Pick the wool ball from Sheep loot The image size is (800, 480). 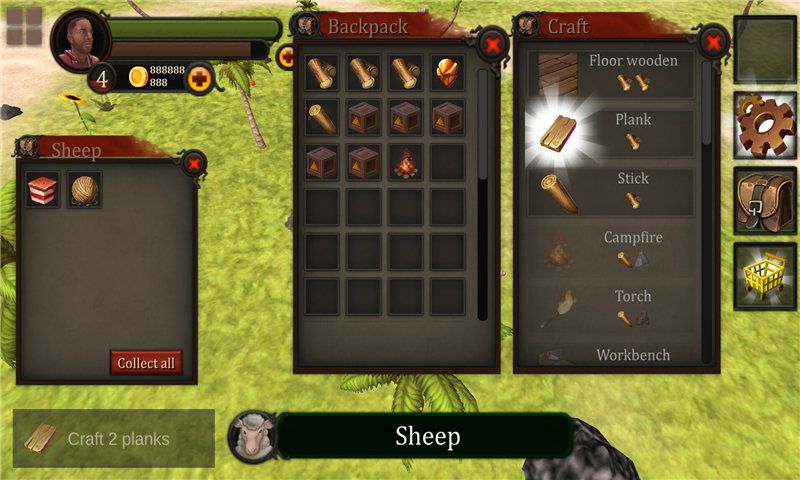(85, 189)
